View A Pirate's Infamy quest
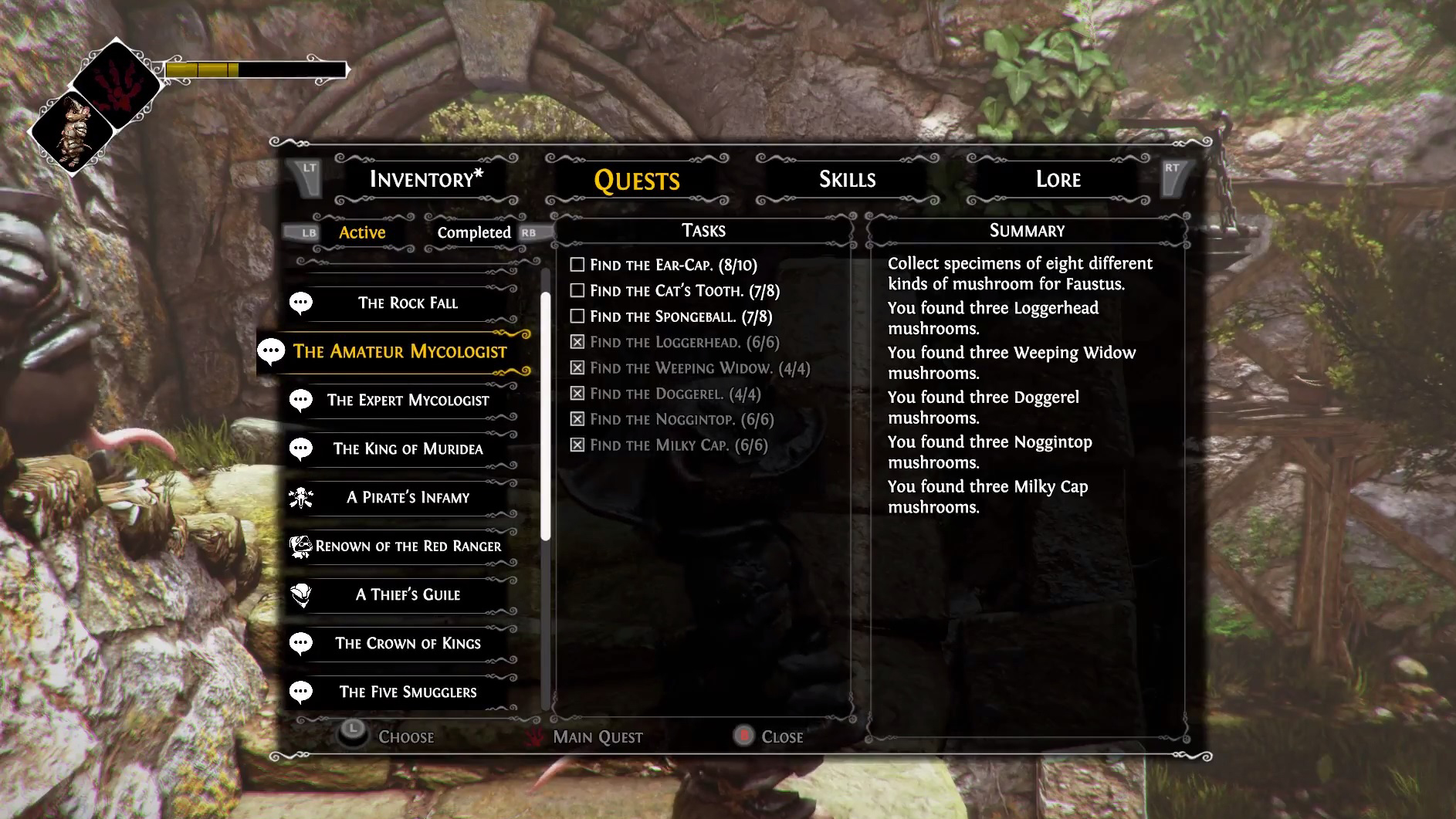Viewport: 1456px width, 819px height. [x=408, y=497]
